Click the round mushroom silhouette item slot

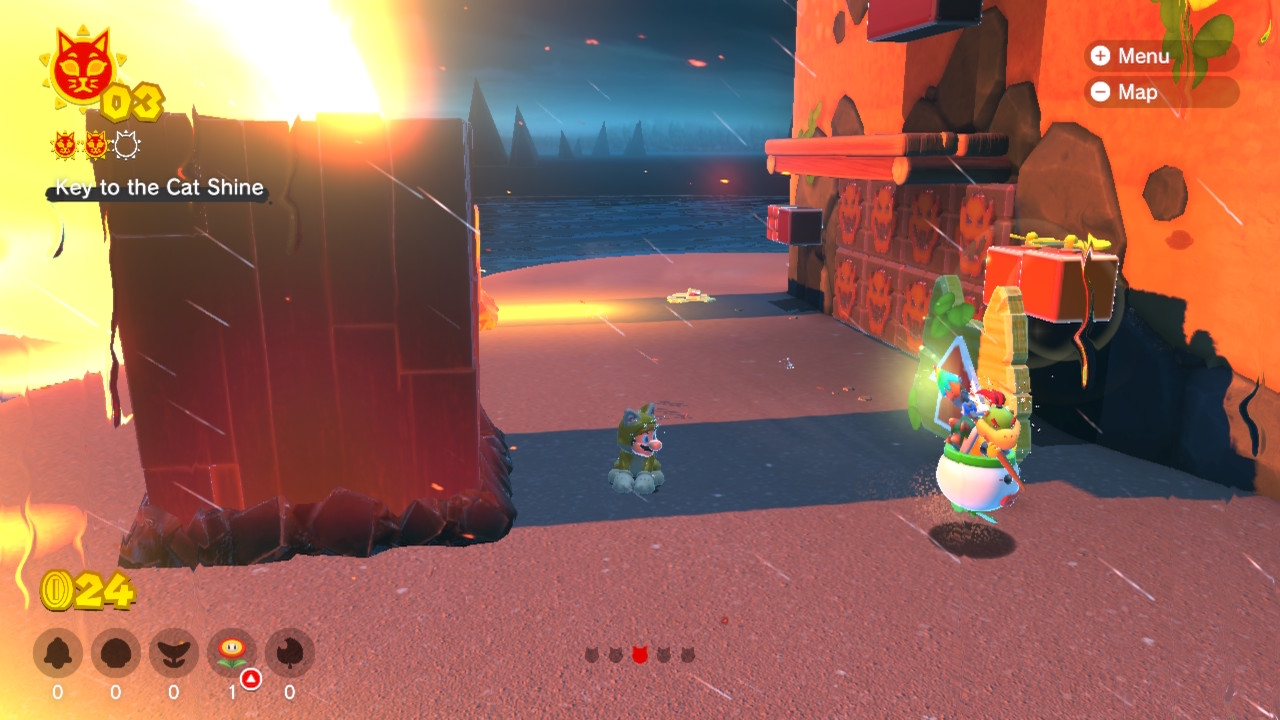(x=116, y=653)
